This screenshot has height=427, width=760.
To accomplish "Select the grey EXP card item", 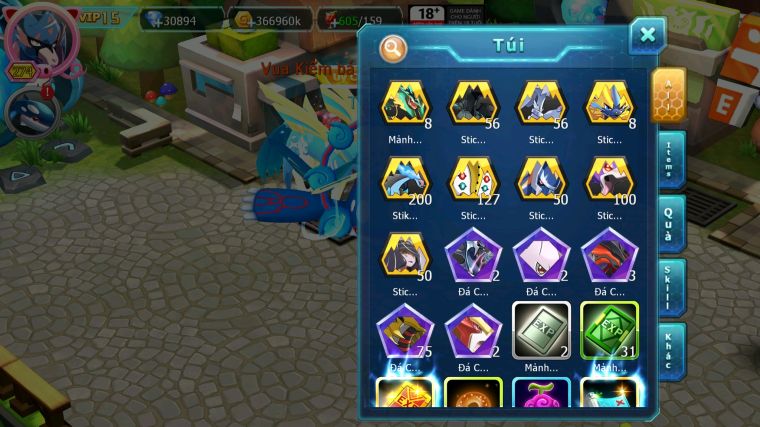I will tap(541, 331).
